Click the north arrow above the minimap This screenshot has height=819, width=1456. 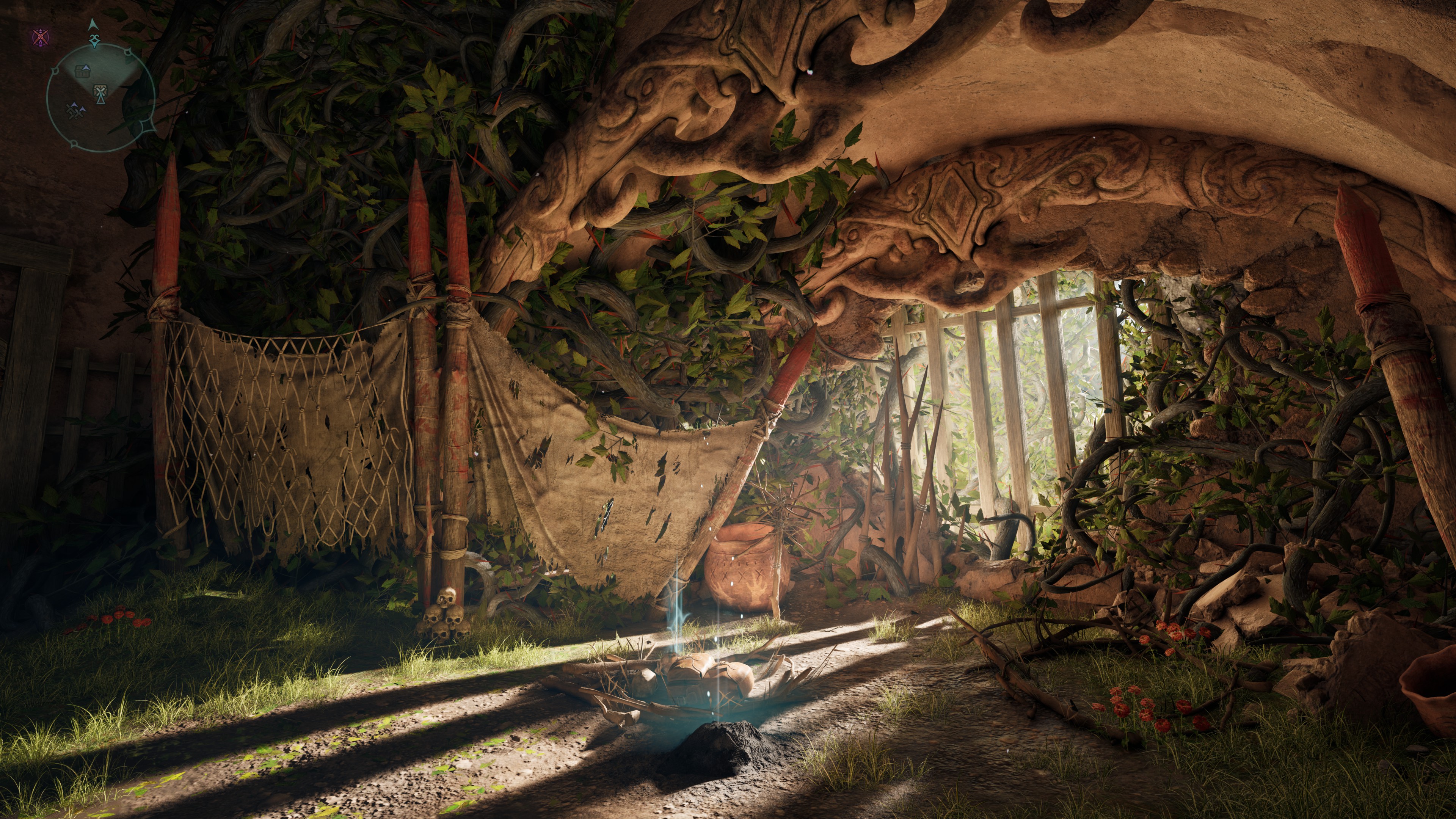pos(93,24)
